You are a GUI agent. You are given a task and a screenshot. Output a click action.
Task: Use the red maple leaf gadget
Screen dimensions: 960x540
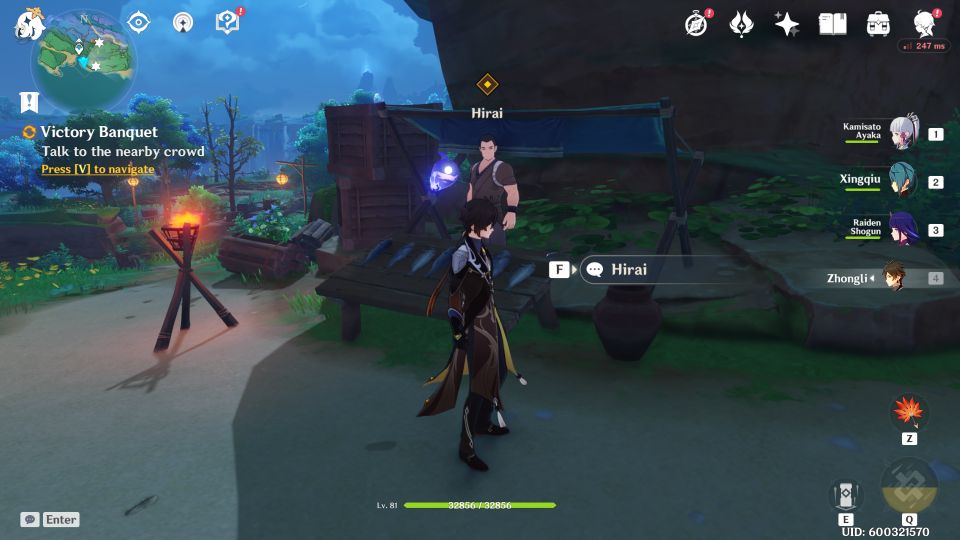(x=910, y=412)
